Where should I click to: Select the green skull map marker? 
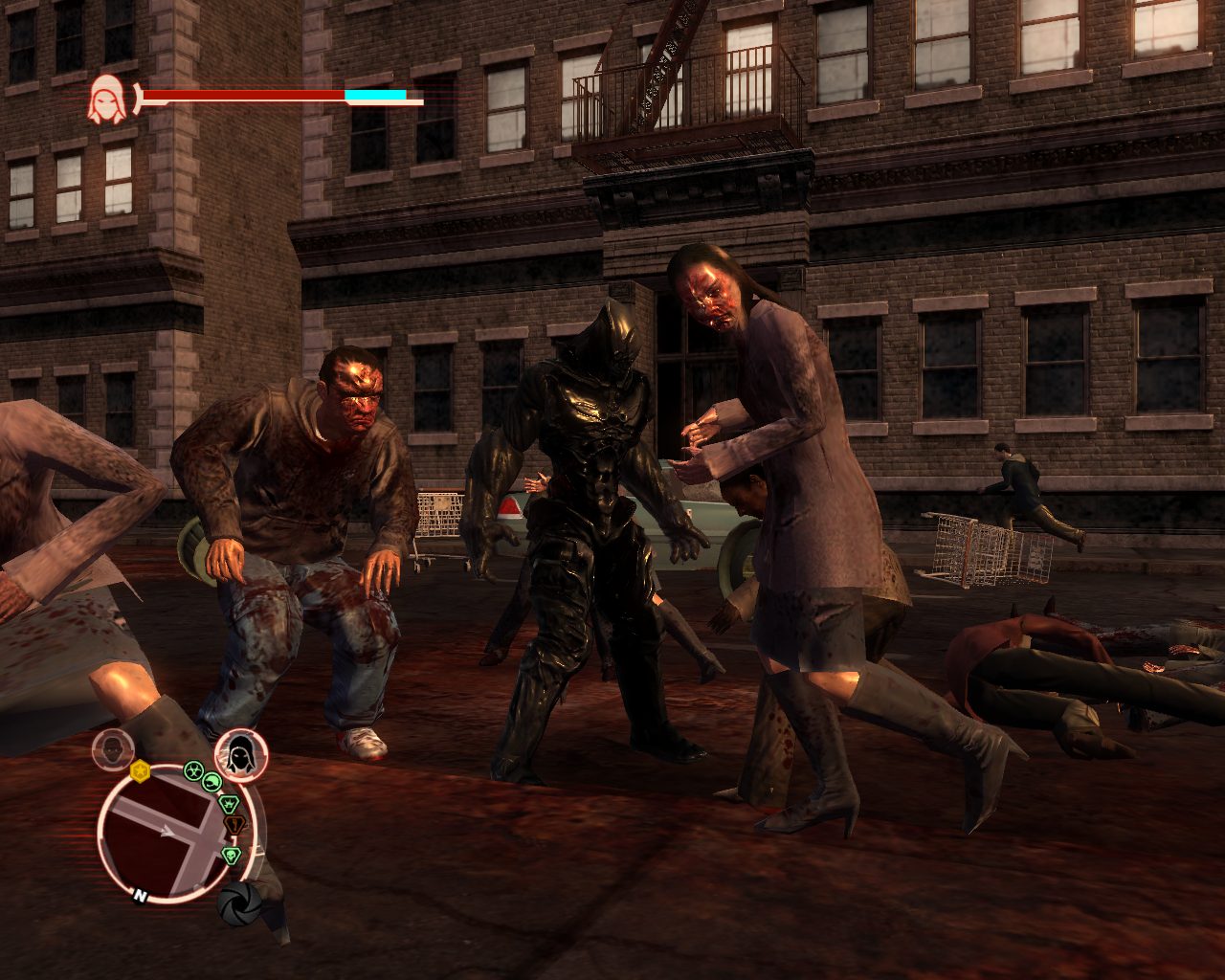(230, 855)
